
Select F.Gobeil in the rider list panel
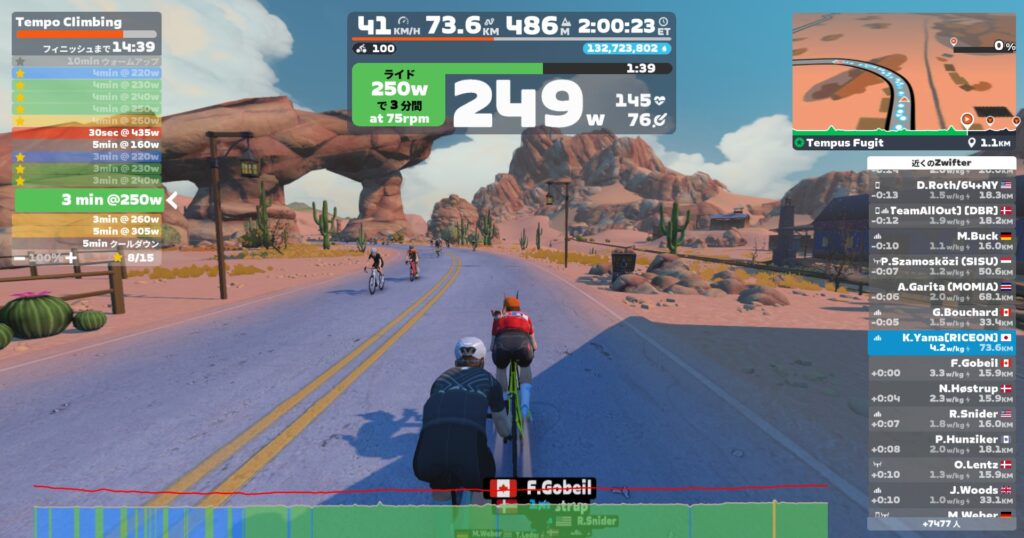pos(942,368)
